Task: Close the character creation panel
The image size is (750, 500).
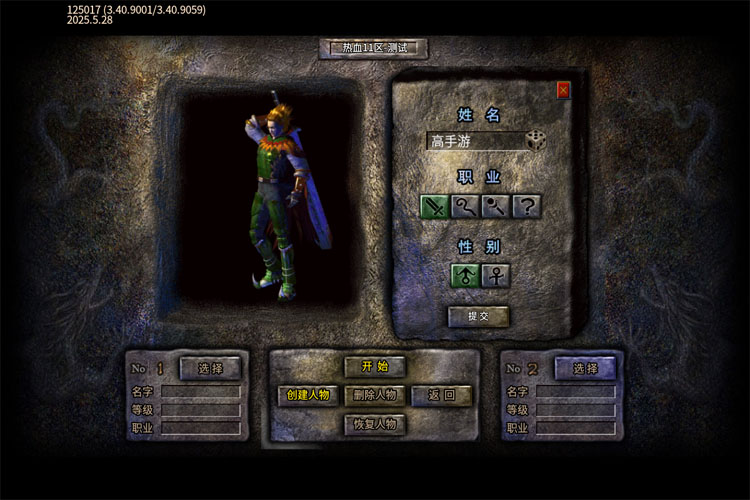Action: point(563,90)
